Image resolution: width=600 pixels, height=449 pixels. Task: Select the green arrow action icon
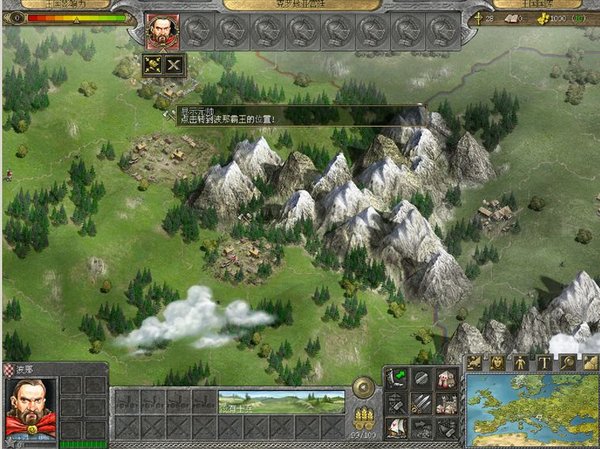pos(396,378)
